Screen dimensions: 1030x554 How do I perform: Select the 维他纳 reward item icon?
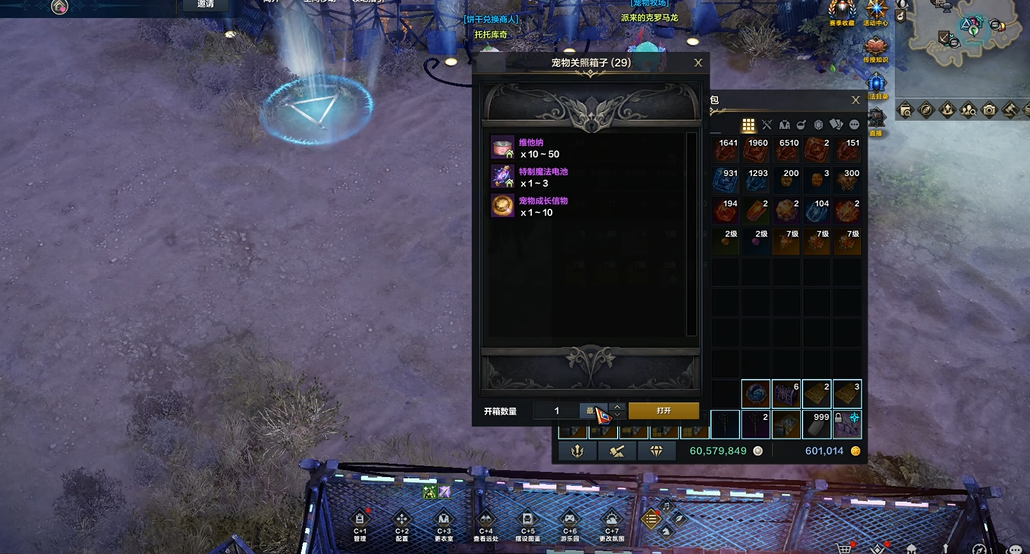pyautogui.click(x=502, y=148)
